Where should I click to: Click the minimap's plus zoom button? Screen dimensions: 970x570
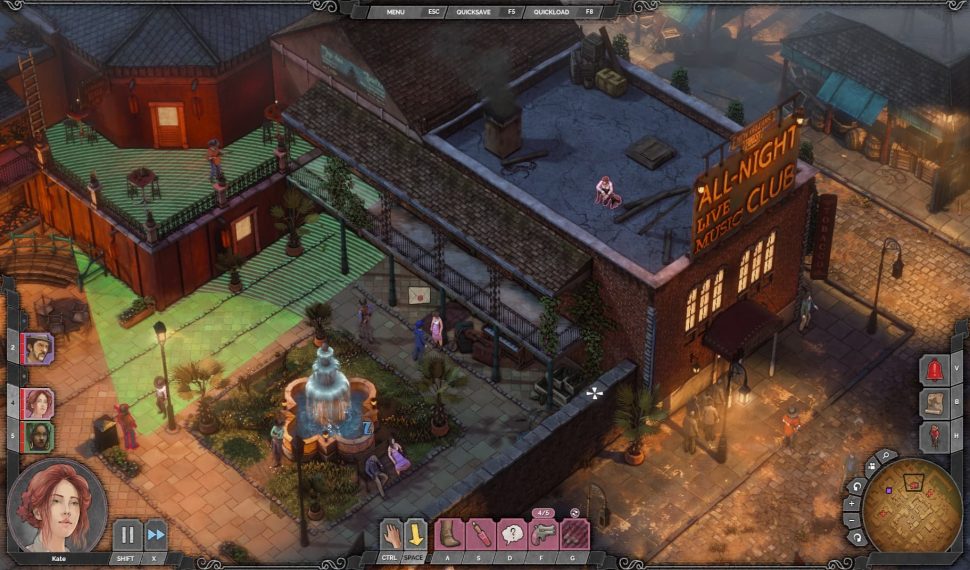[x=853, y=503]
